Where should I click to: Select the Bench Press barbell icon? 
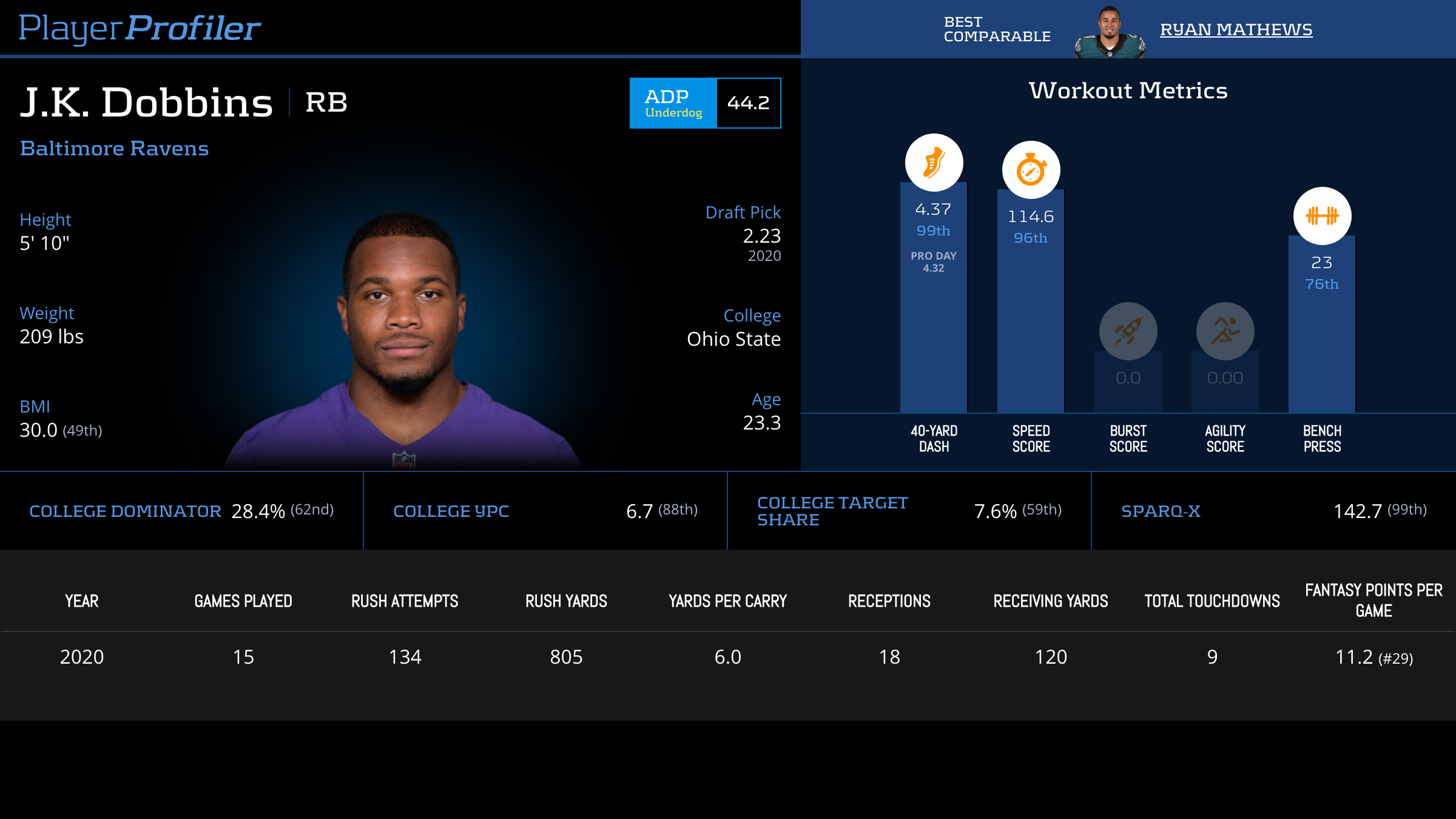point(1322,216)
